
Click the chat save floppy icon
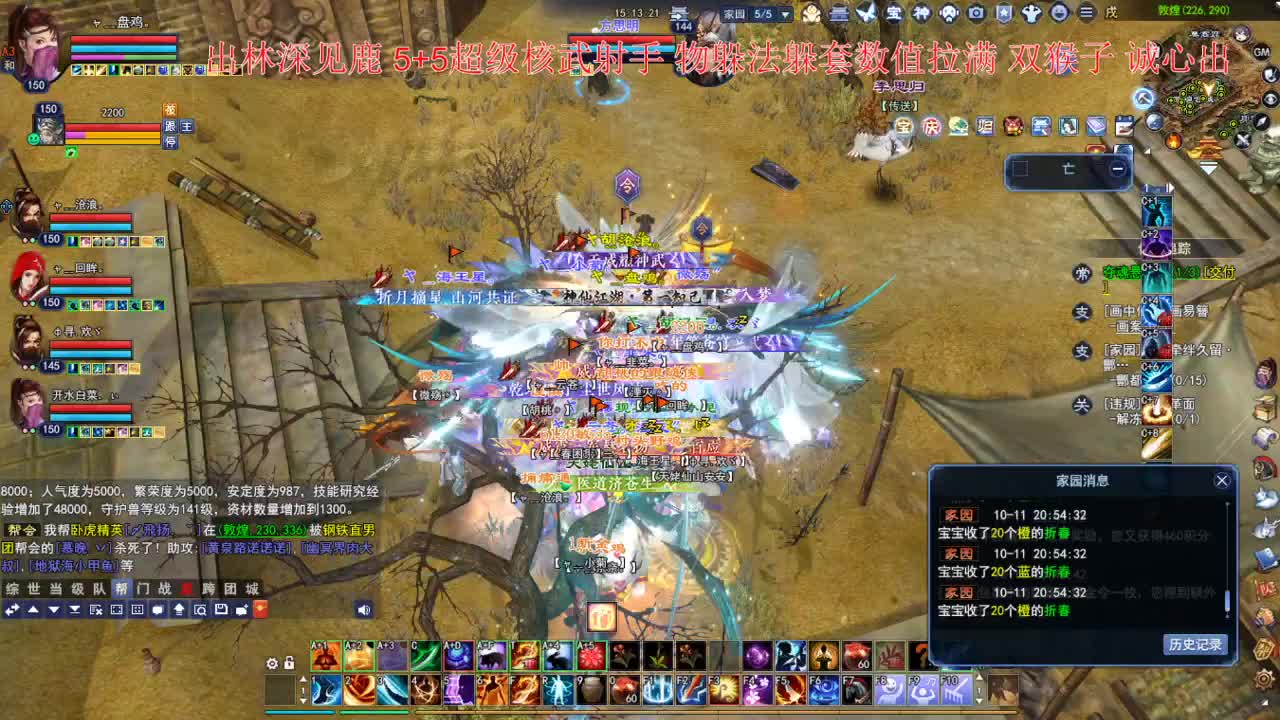(x=221, y=609)
